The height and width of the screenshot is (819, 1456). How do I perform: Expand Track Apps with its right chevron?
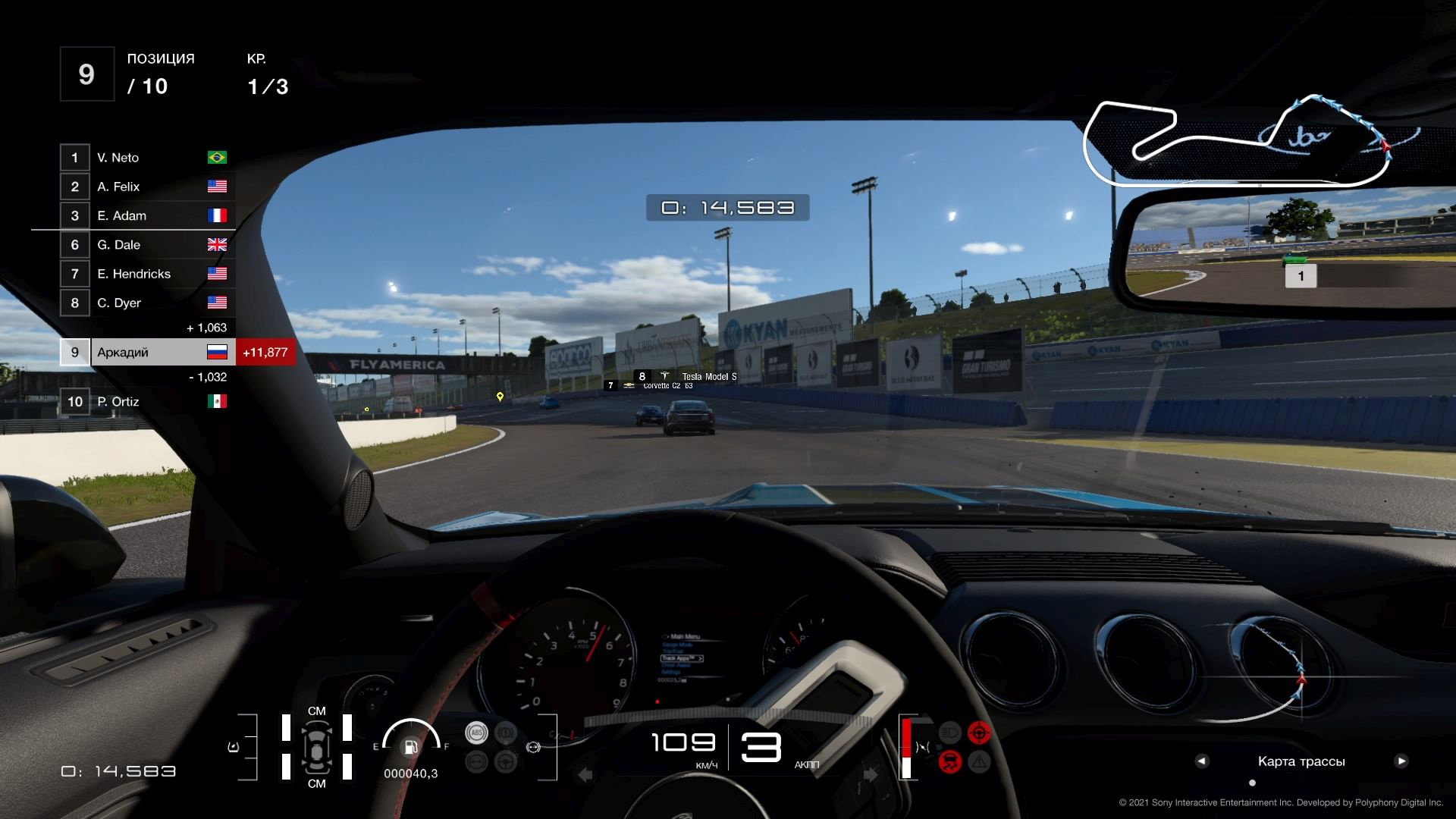tap(700, 658)
